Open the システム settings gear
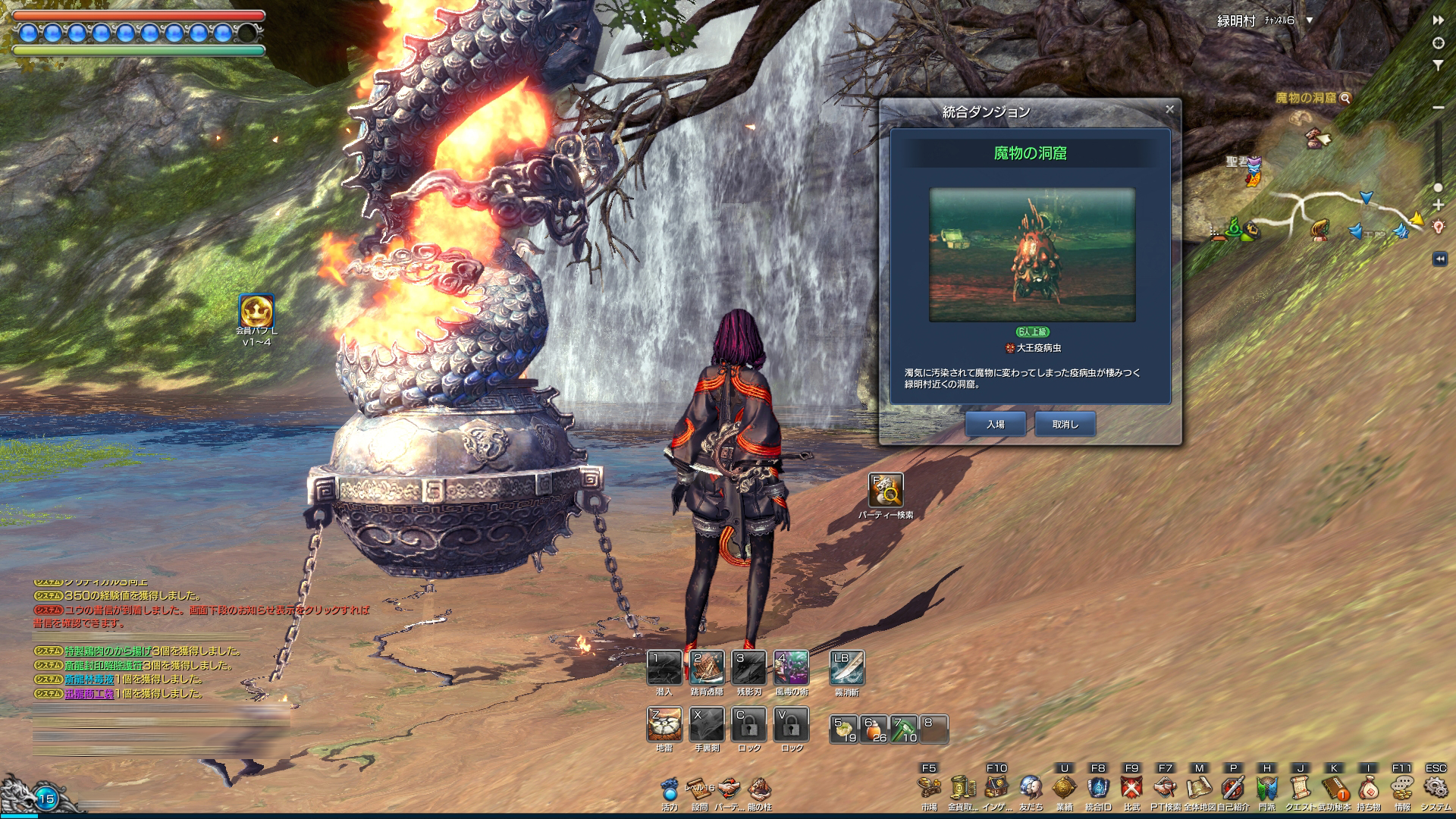This screenshot has width=1456, height=819. tap(1436, 787)
